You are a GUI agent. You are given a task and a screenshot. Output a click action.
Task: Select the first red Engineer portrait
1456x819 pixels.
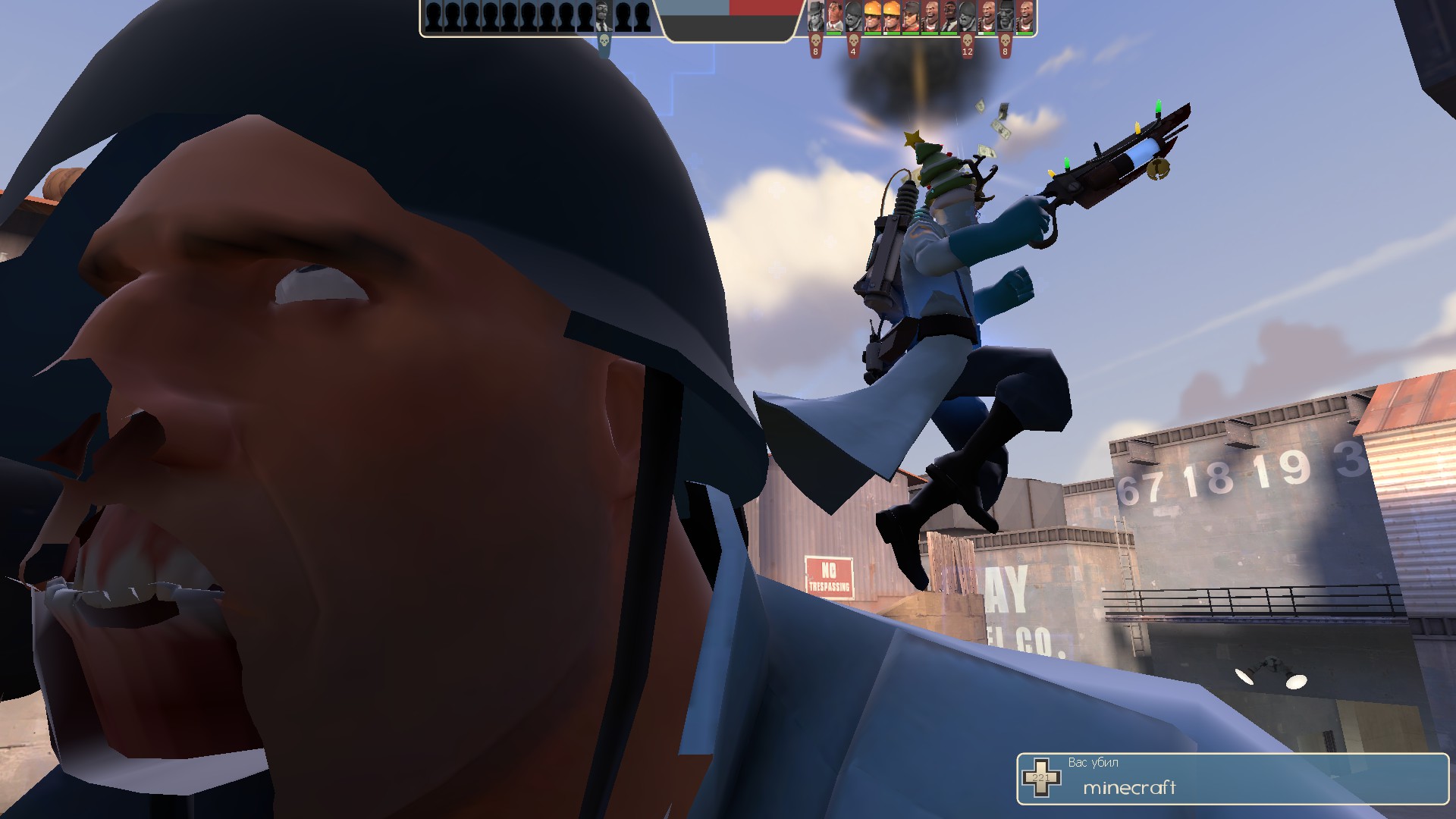(871, 17)
